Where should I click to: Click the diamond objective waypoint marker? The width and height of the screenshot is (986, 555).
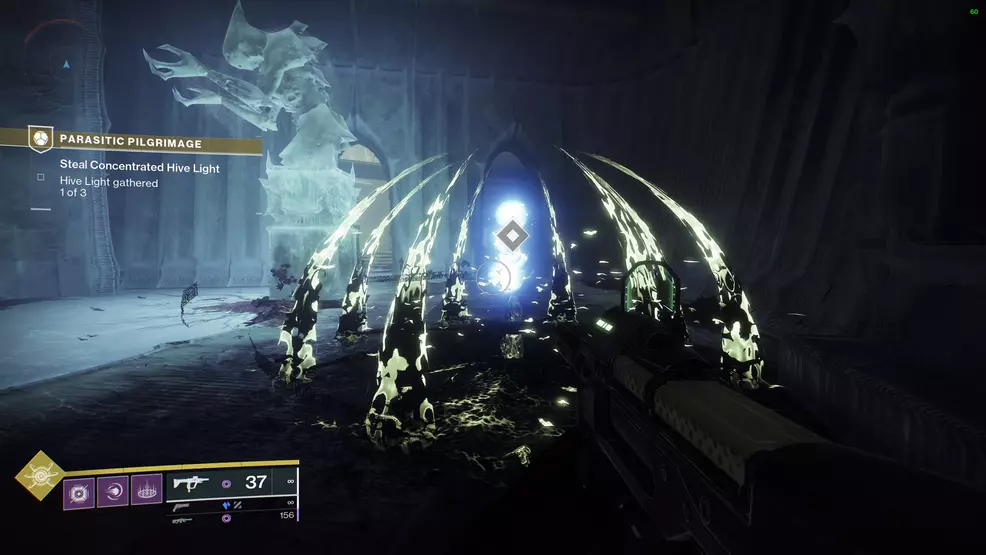tap(512, 236)
